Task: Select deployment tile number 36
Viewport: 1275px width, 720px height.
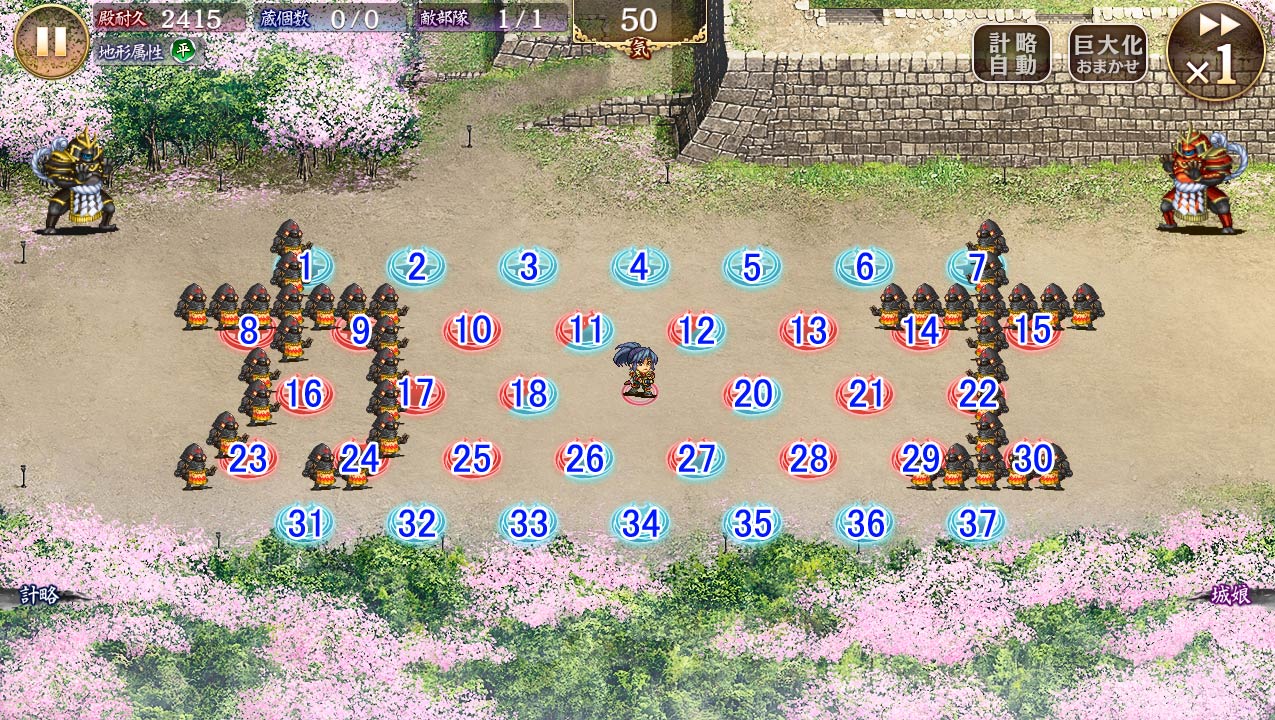Action: (x=864, y=523)
